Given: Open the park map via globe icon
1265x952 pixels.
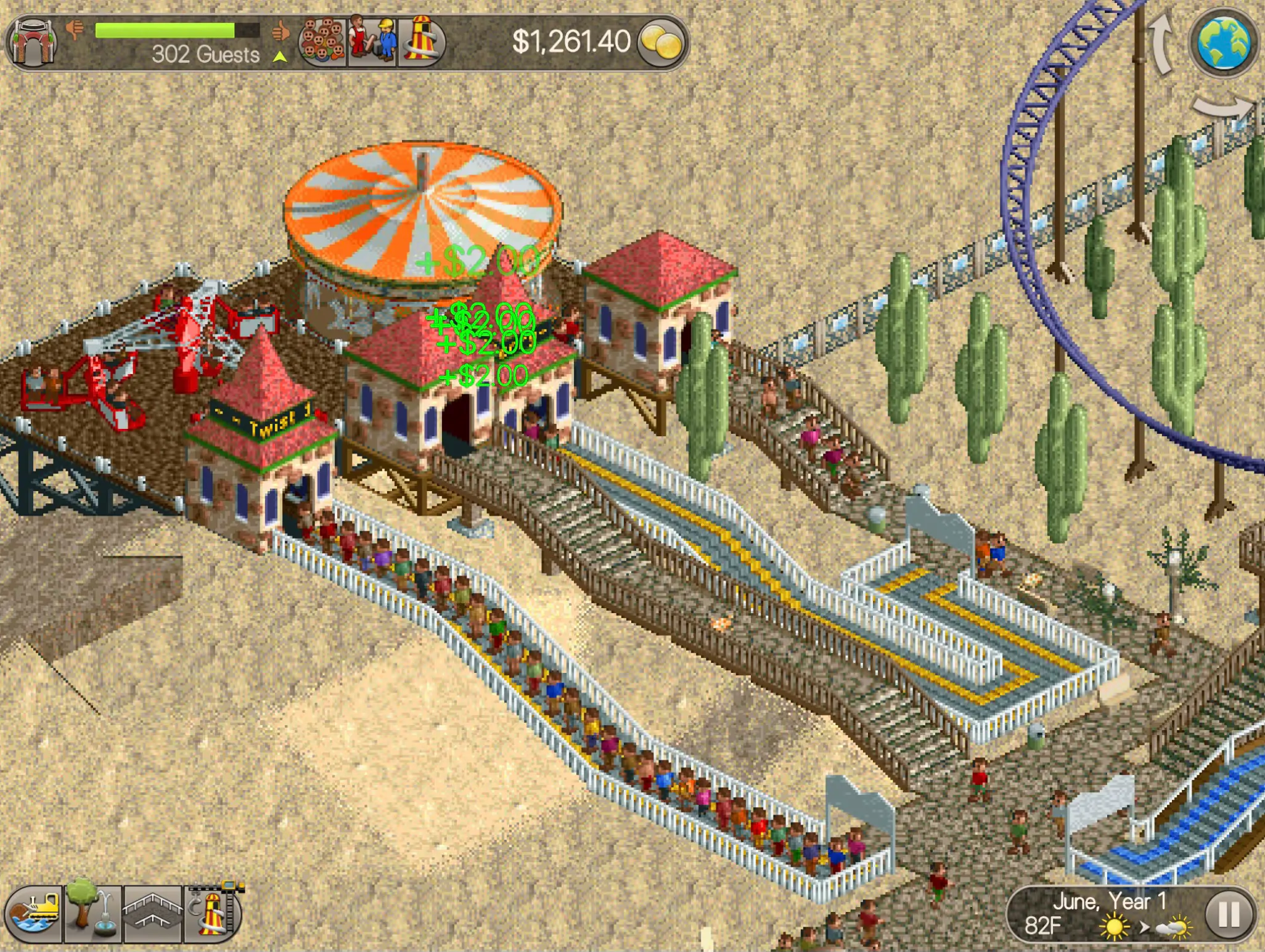Looking at the screenshot, I should point(1224,43).
